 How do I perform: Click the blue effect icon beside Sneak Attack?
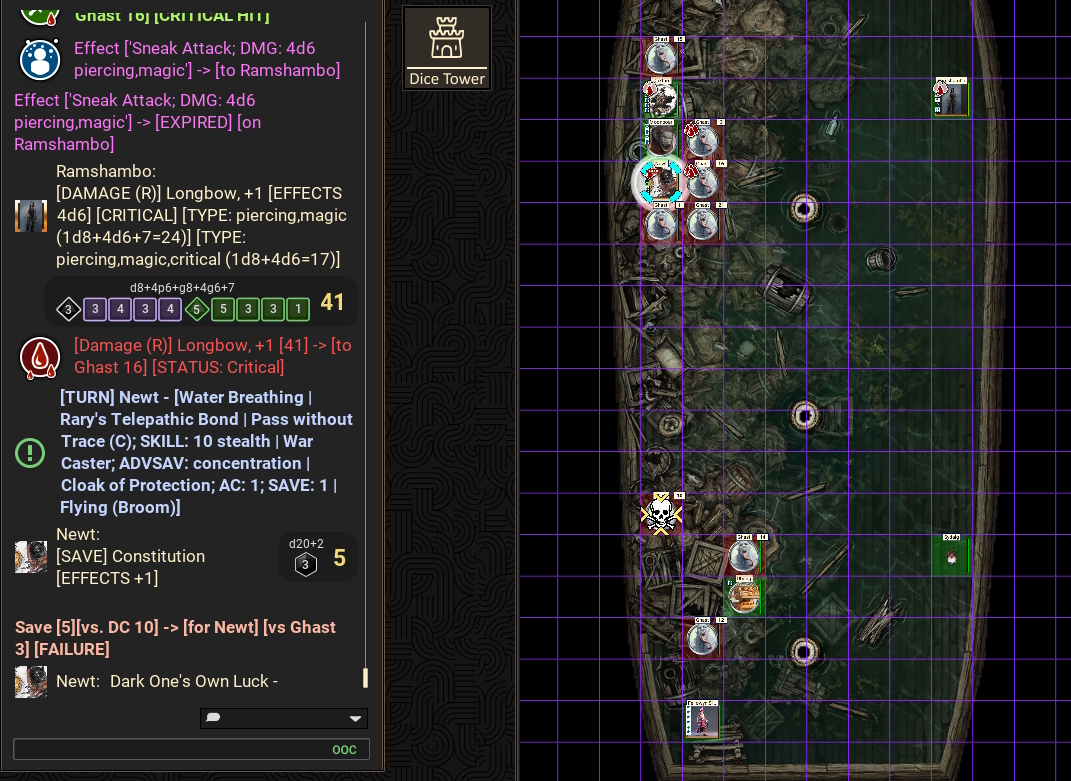(40, 59)
